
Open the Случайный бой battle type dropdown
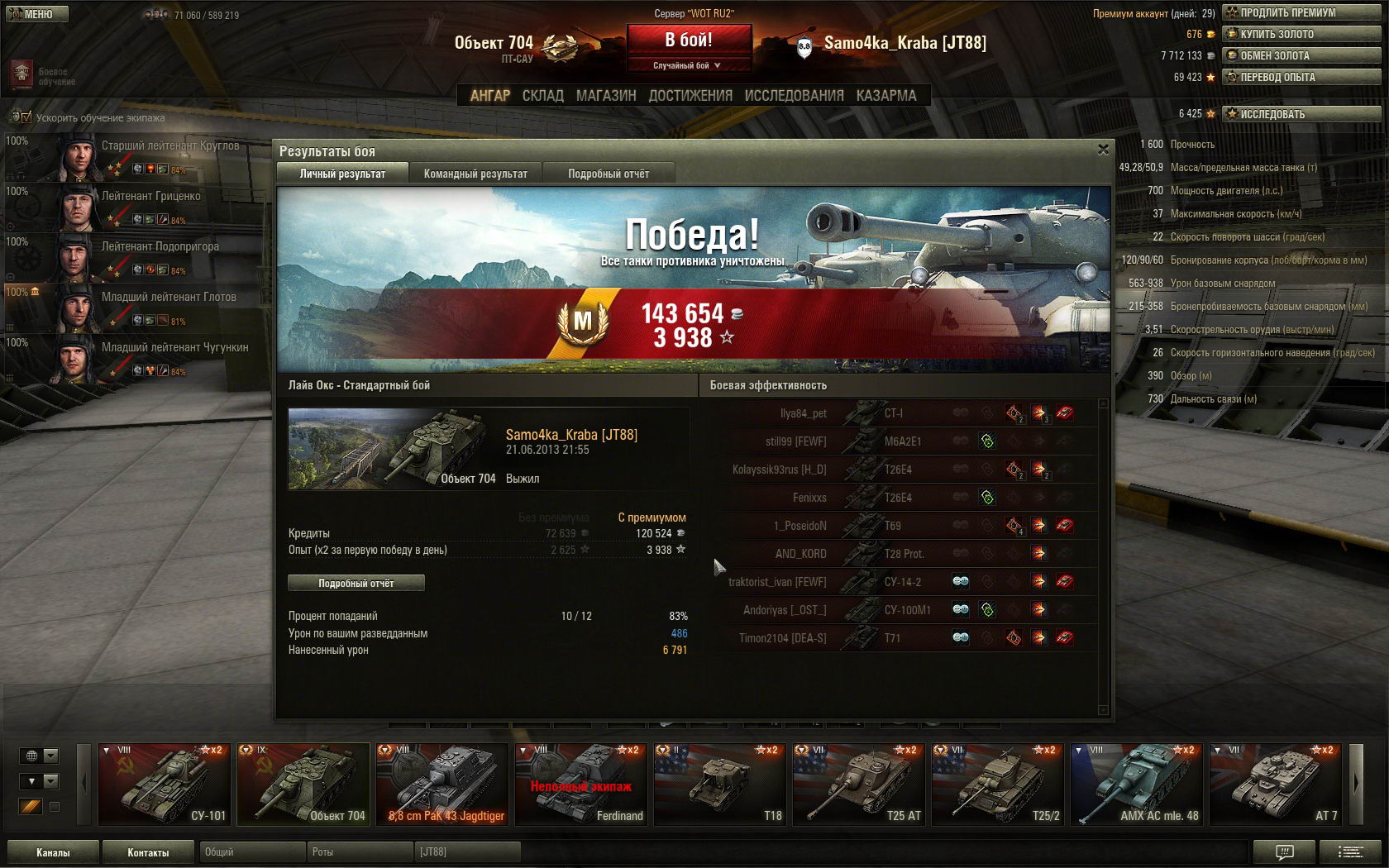pos(689,65)
